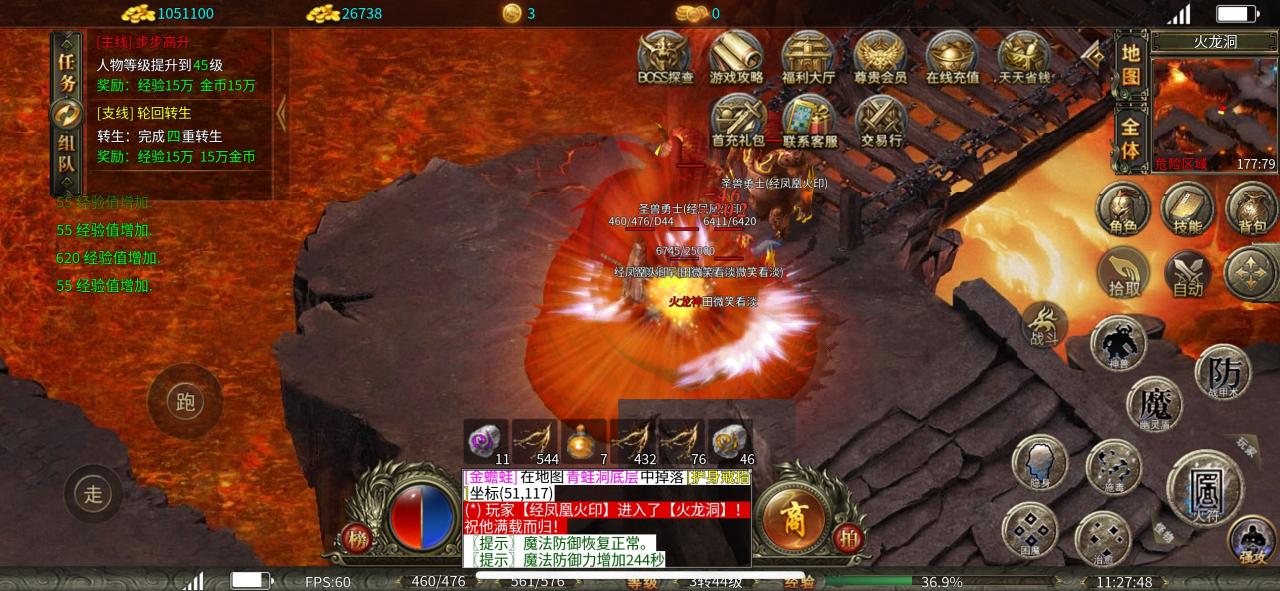Open the 背包 backpack
Screen dimensions: 1280x591
pos(1252,209)
